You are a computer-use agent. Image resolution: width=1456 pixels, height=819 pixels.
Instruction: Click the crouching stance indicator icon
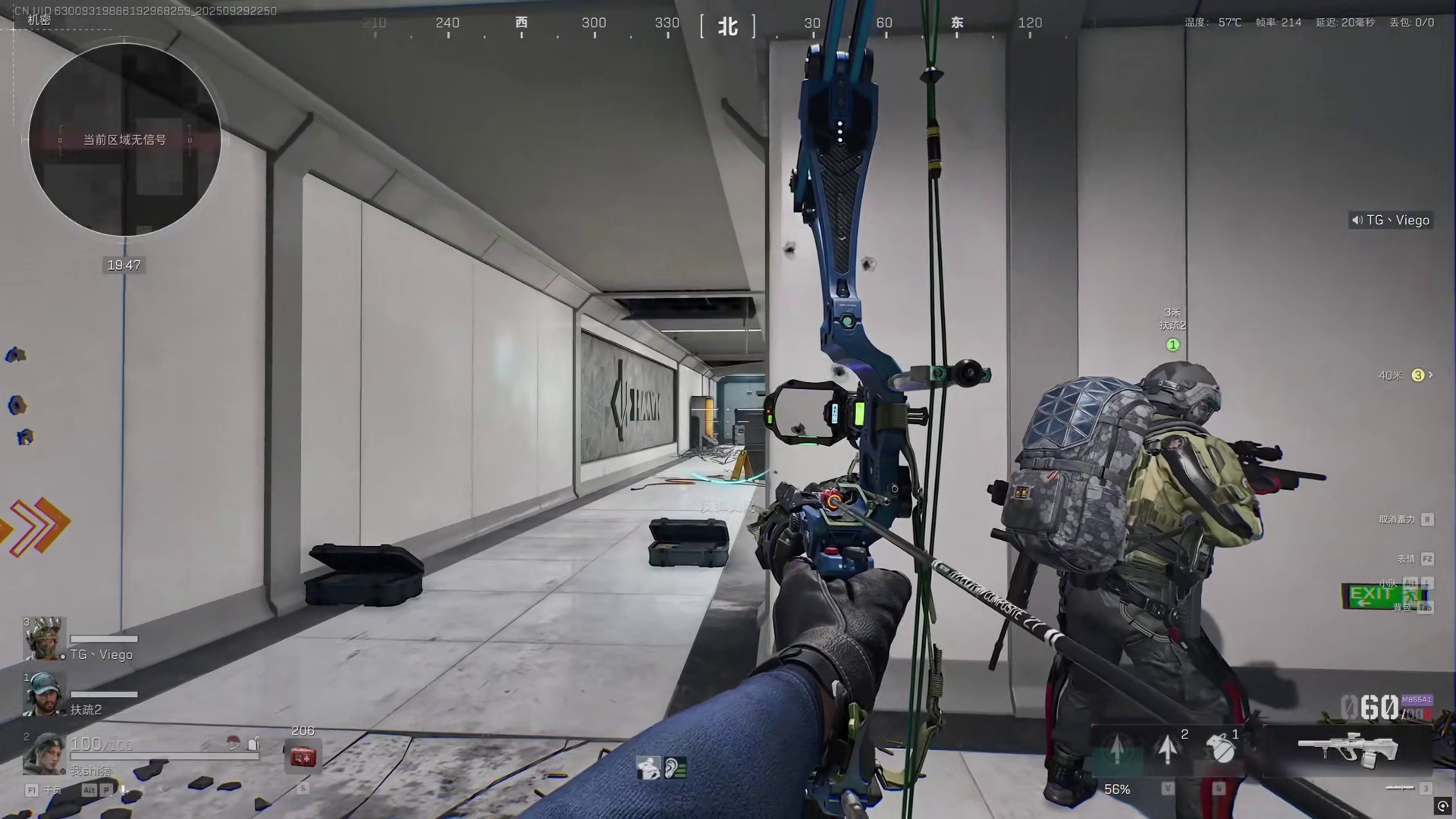pos(648,768)
